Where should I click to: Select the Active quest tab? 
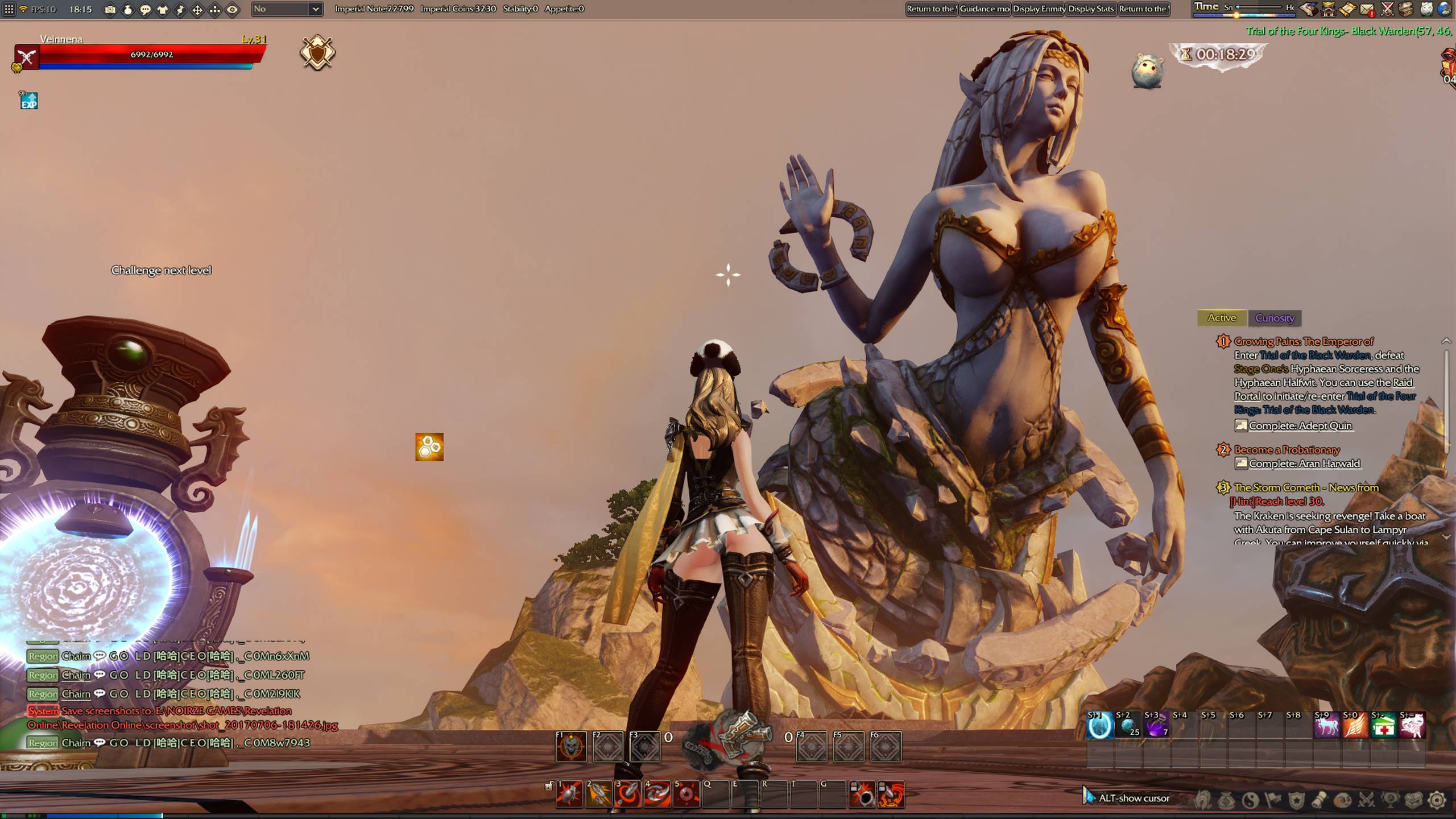[x=1222, y=318]
